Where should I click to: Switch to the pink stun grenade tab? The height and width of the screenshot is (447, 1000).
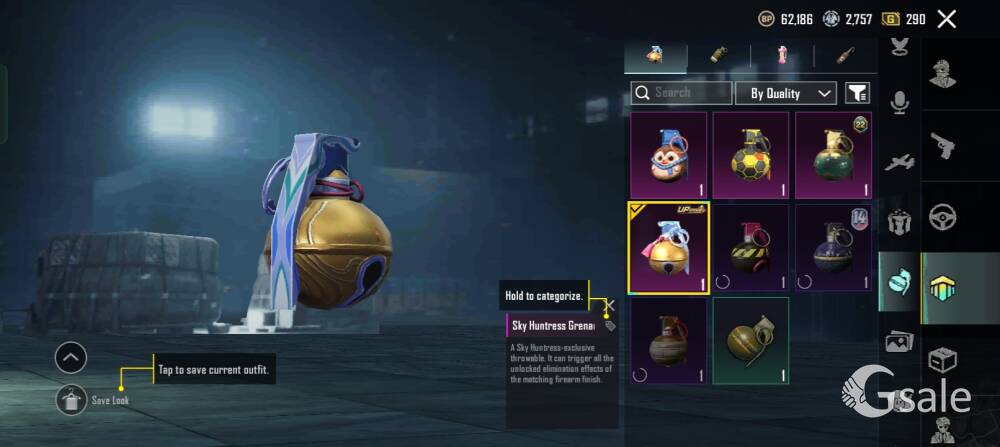[x=782, y=55]
